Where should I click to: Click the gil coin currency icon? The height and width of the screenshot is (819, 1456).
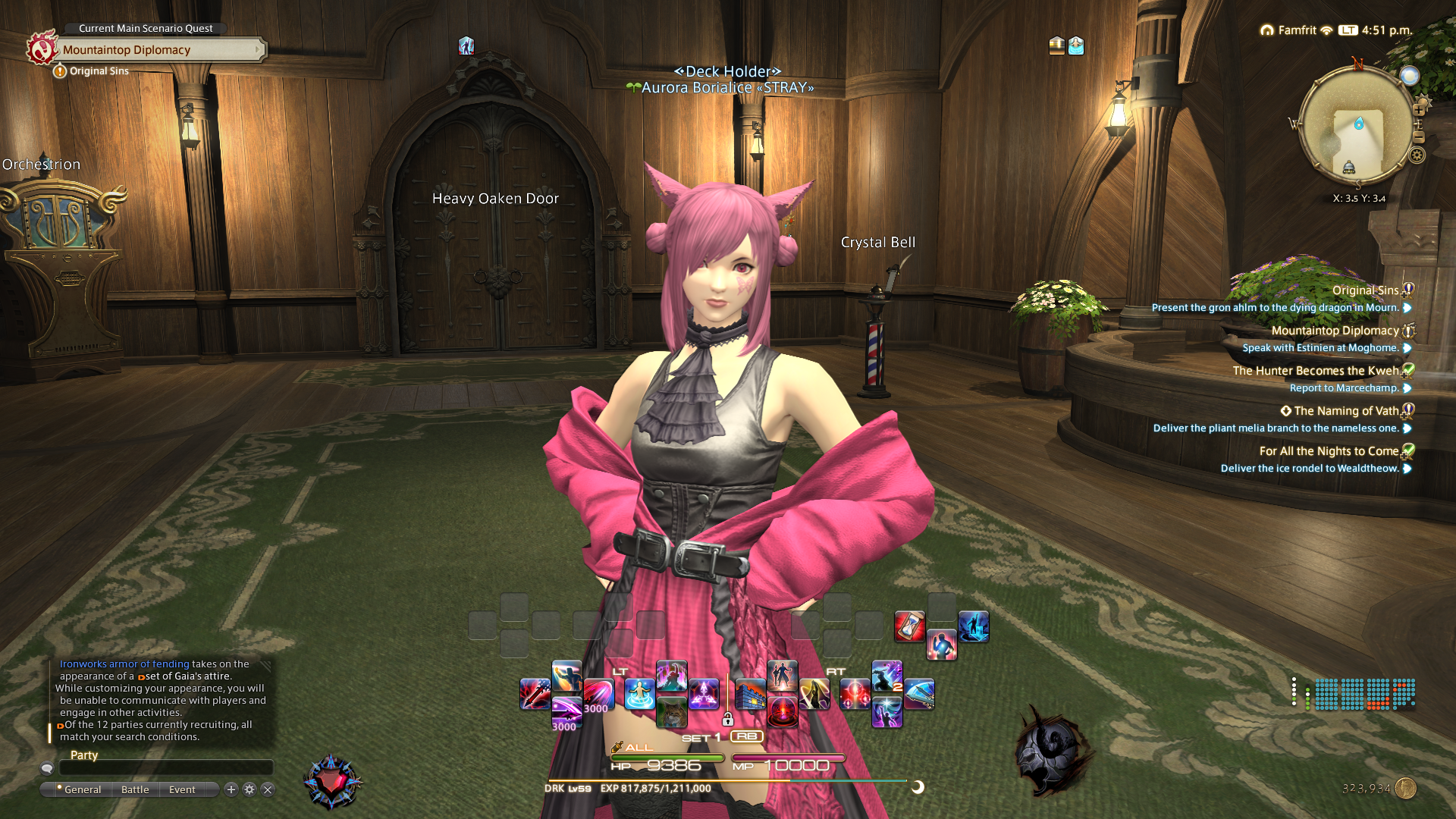point(1406,789)
